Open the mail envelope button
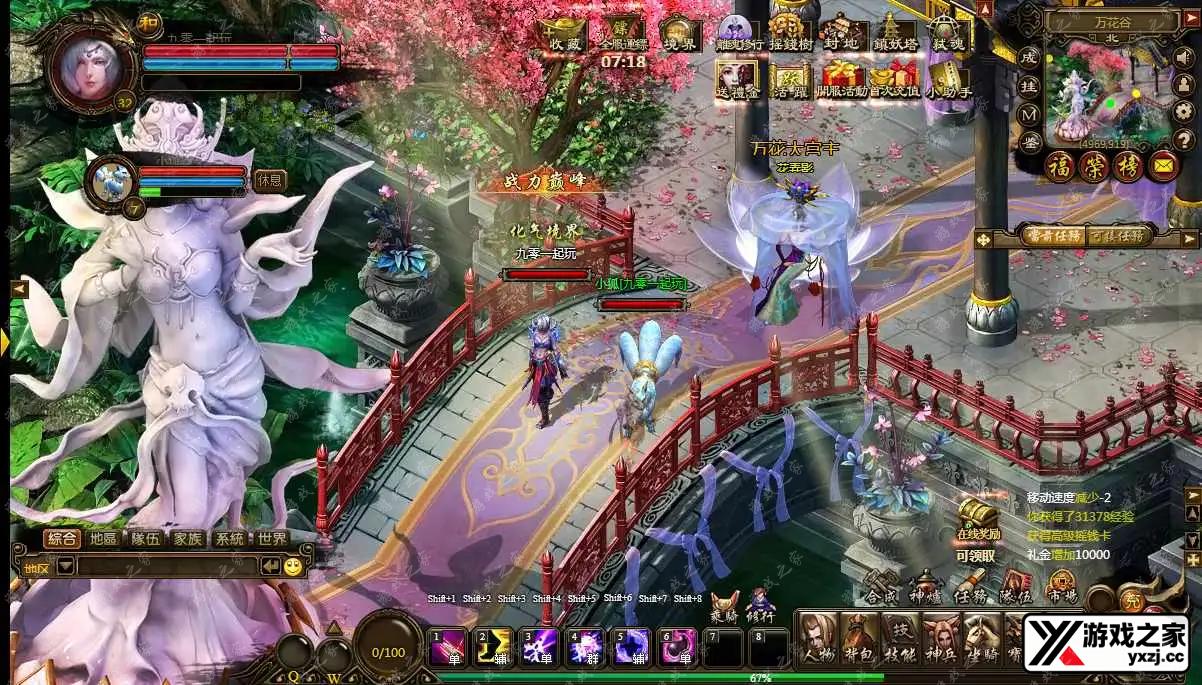The height and width of the screenshot is (685, 1202). tap(1163, 166)
